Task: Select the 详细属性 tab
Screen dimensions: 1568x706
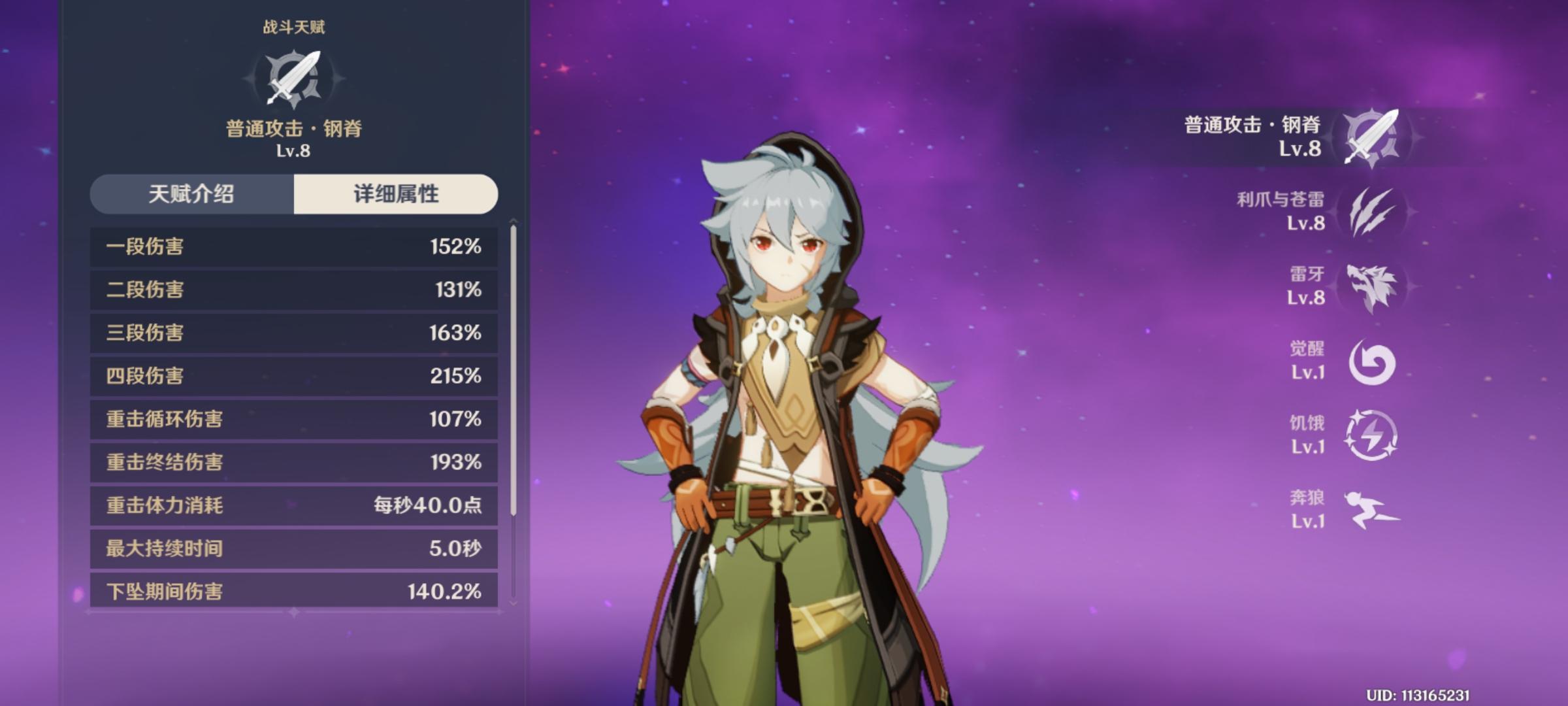Action: pos(396,194)
